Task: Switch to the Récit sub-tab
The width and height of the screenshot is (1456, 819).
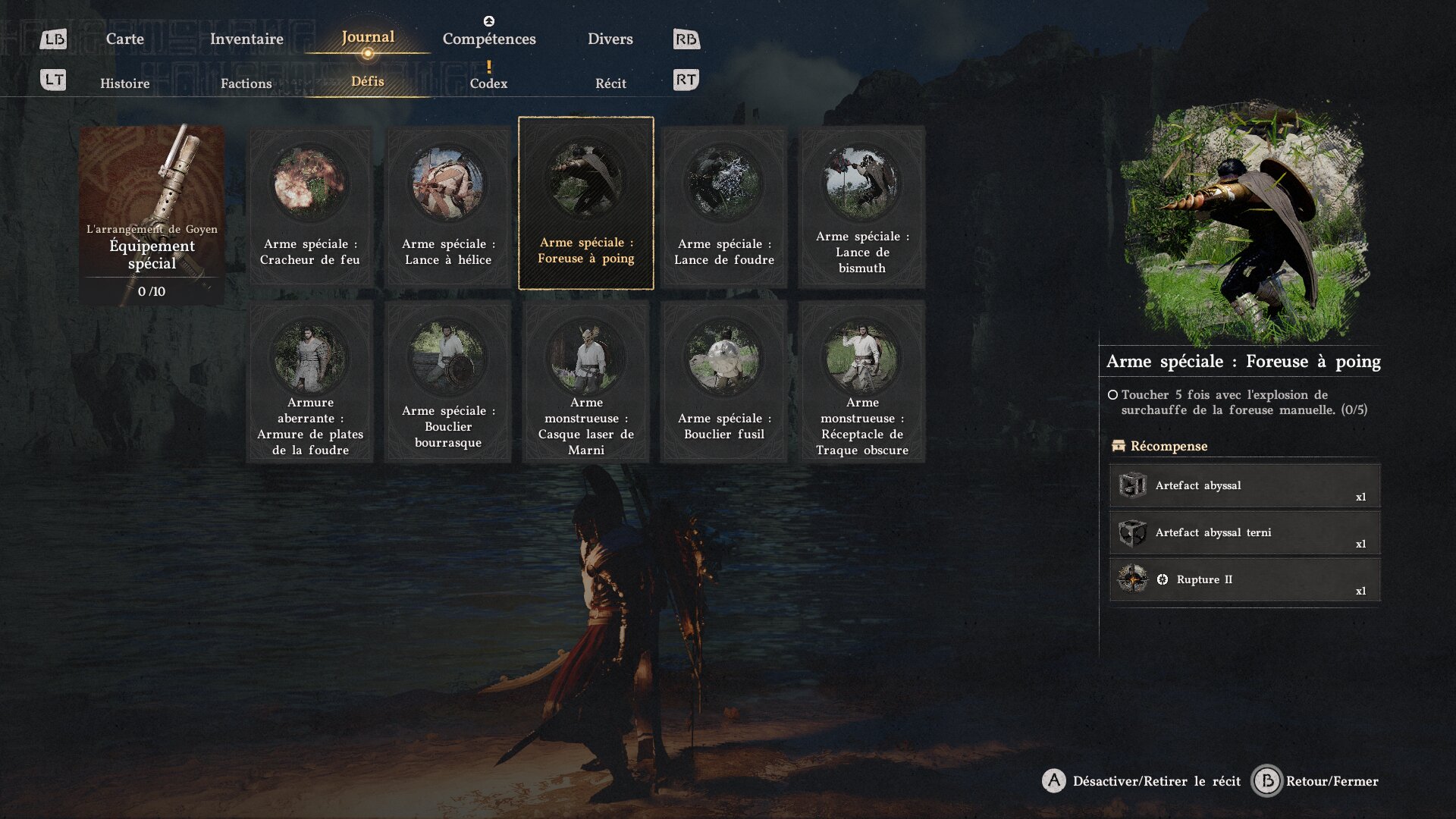Action: pos(610,83)
